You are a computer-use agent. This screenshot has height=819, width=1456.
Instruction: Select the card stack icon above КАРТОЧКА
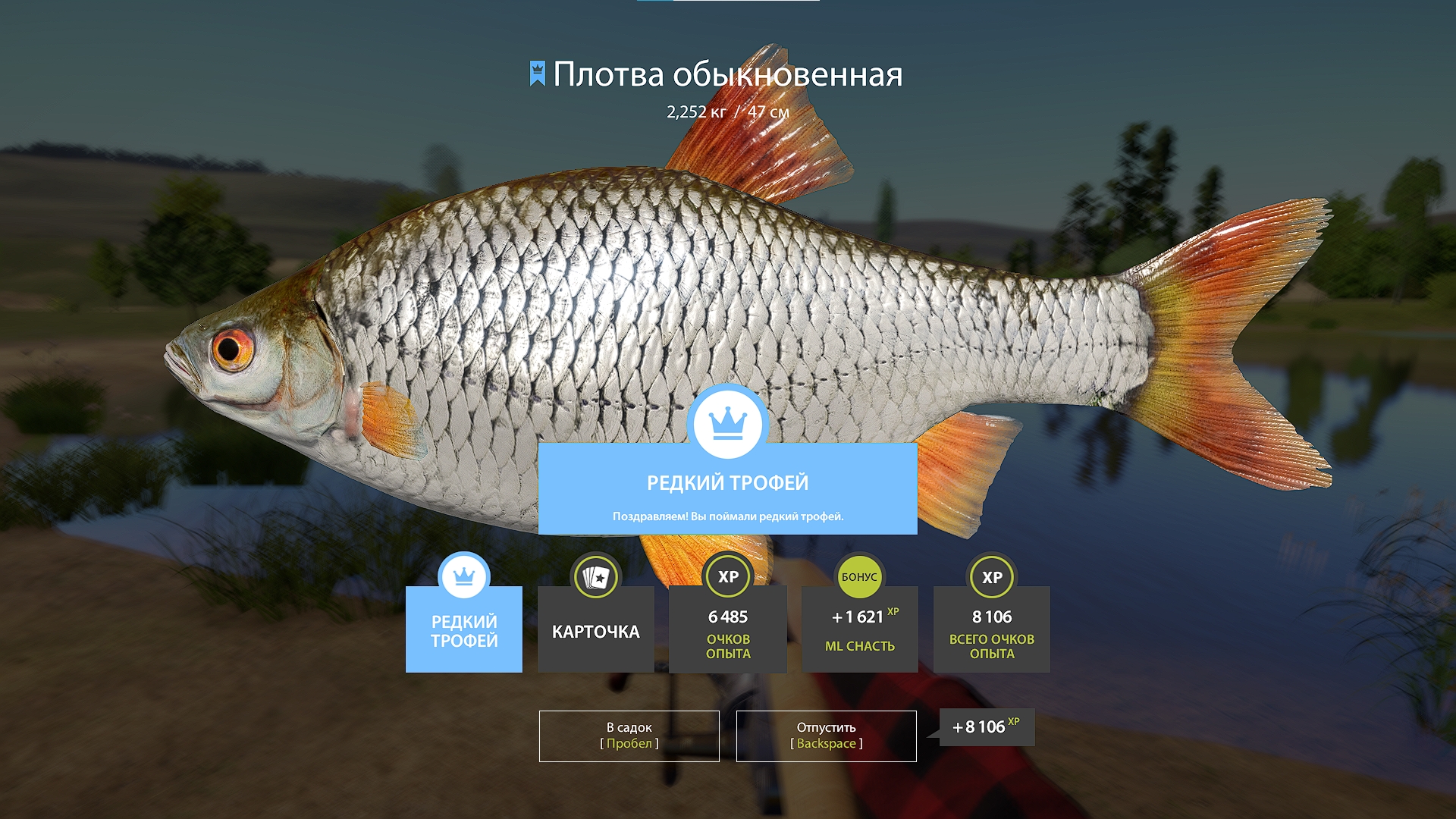(596, 576)
